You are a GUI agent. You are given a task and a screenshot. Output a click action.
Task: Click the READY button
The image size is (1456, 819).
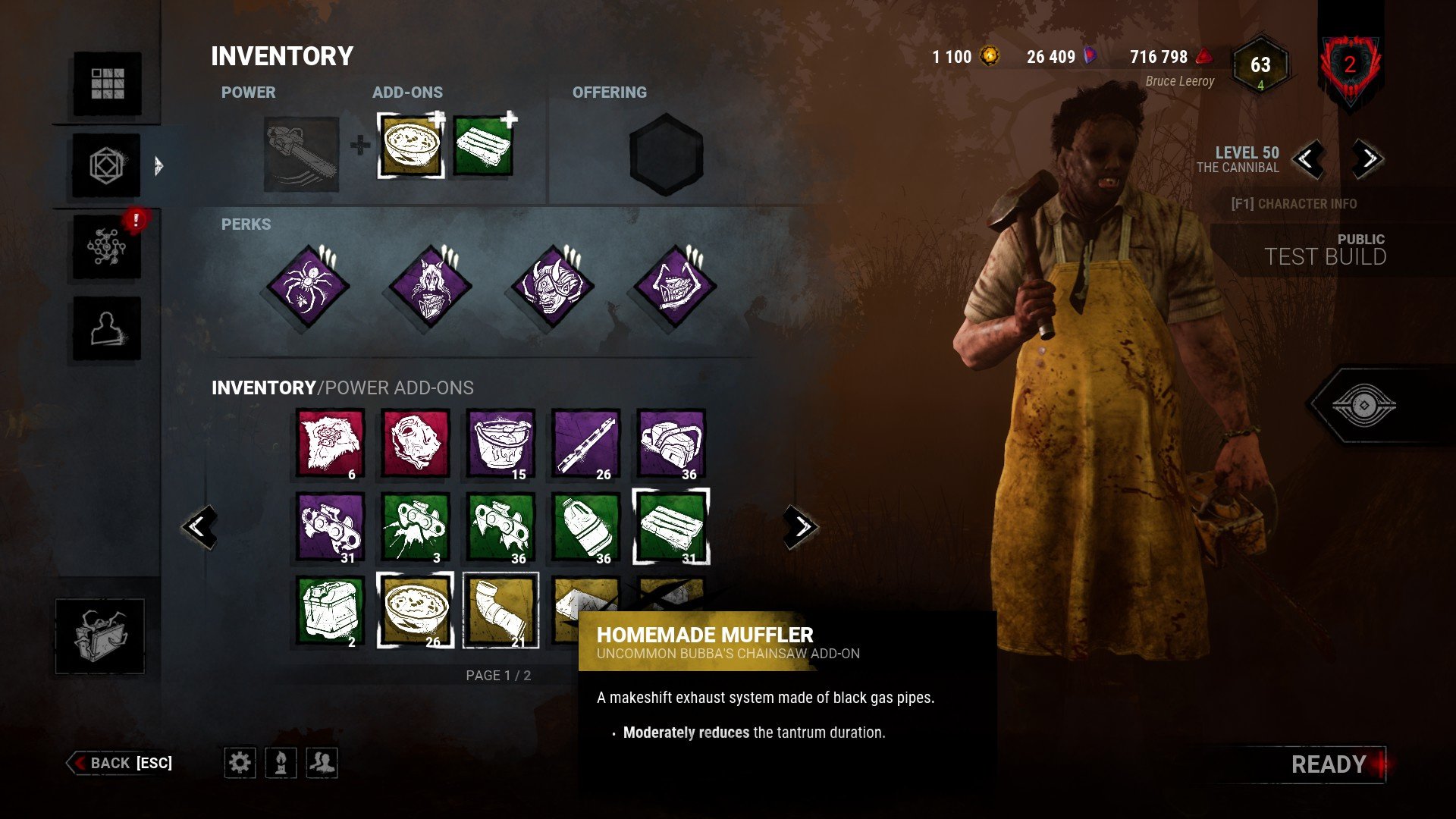click(x=1328, y=764)
